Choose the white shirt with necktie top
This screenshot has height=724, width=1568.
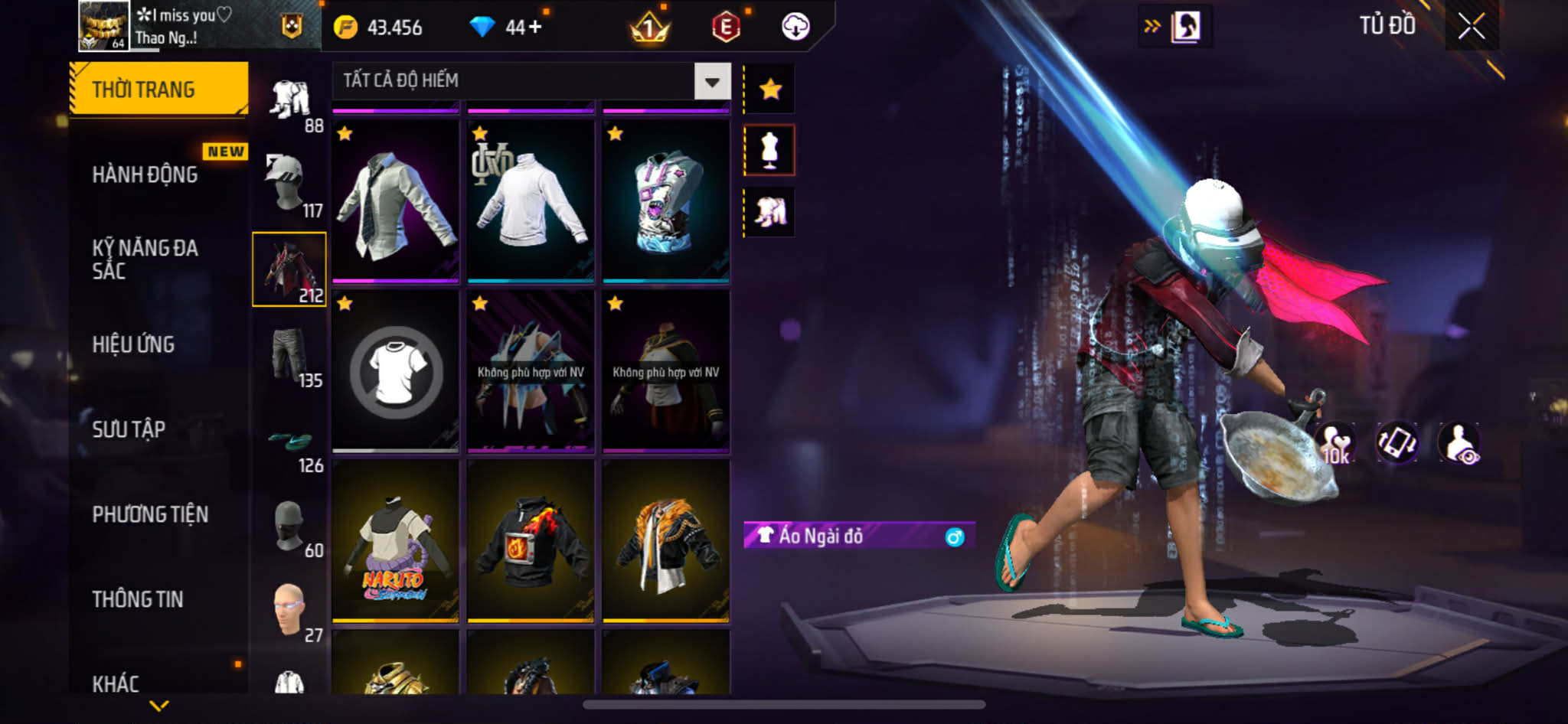(x=395, y=201)
